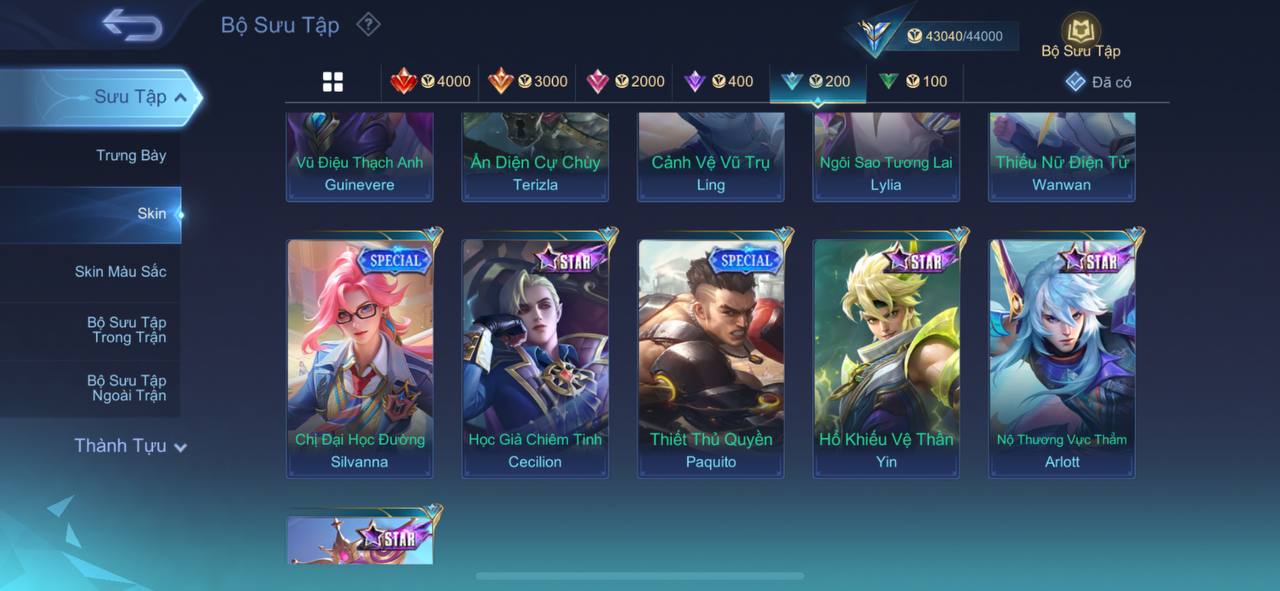Switch to the 3000 points tier tab

point(528,82)
